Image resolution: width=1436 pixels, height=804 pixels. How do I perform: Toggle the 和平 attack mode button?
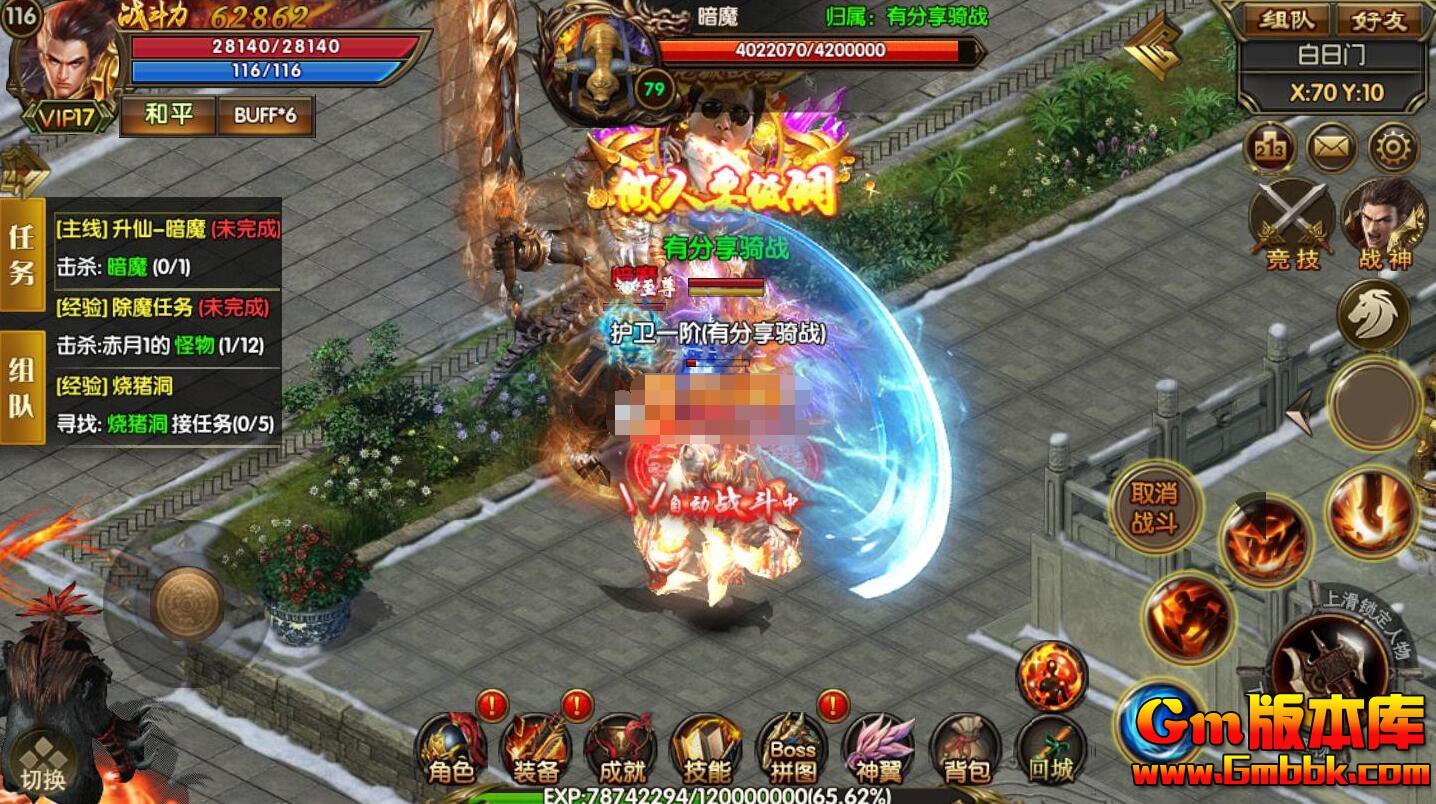pyautogui.click(x=168, y=115)
